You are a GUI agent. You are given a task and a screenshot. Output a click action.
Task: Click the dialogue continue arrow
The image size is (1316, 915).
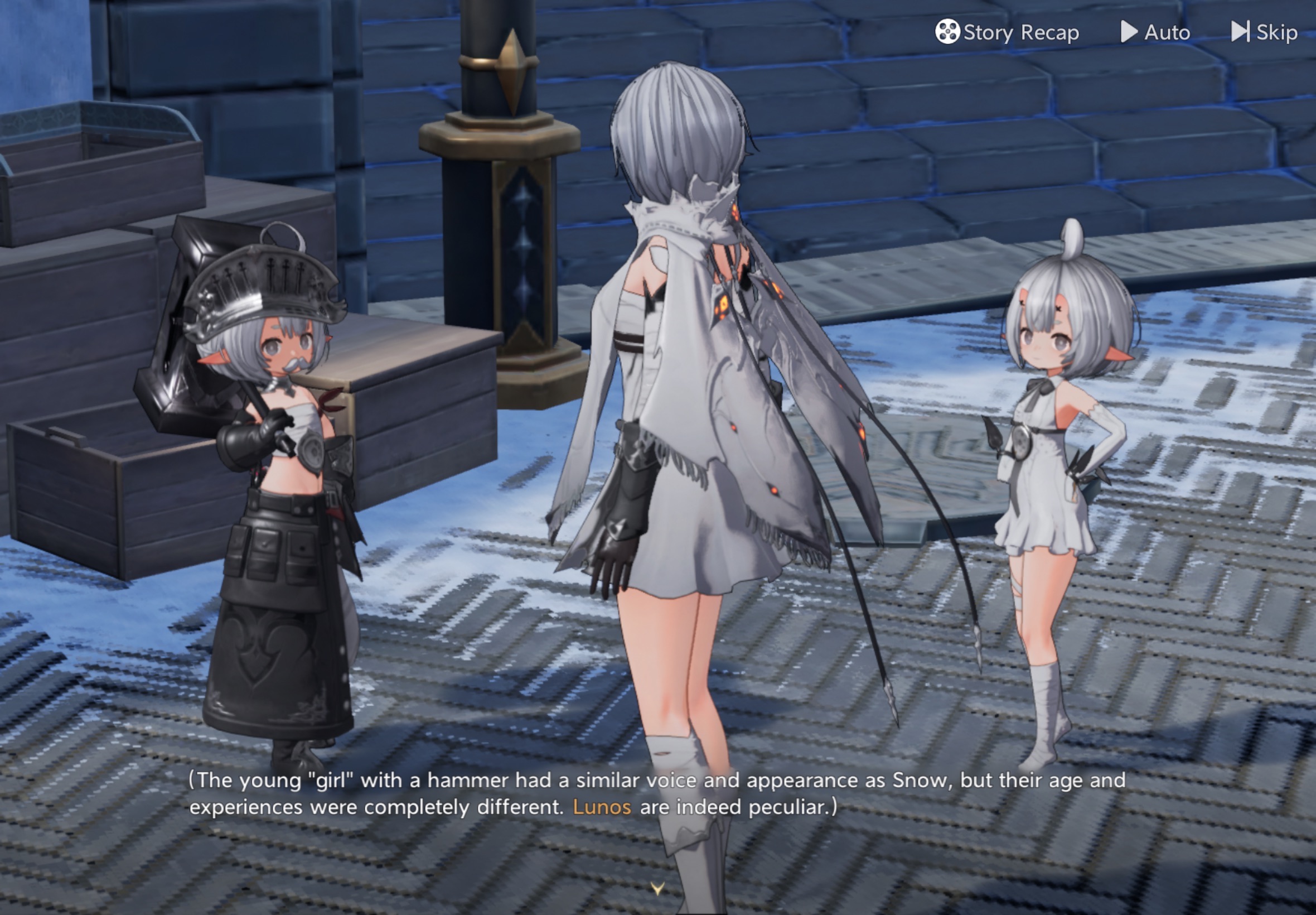pyautogui.click(x=657, y=888)
